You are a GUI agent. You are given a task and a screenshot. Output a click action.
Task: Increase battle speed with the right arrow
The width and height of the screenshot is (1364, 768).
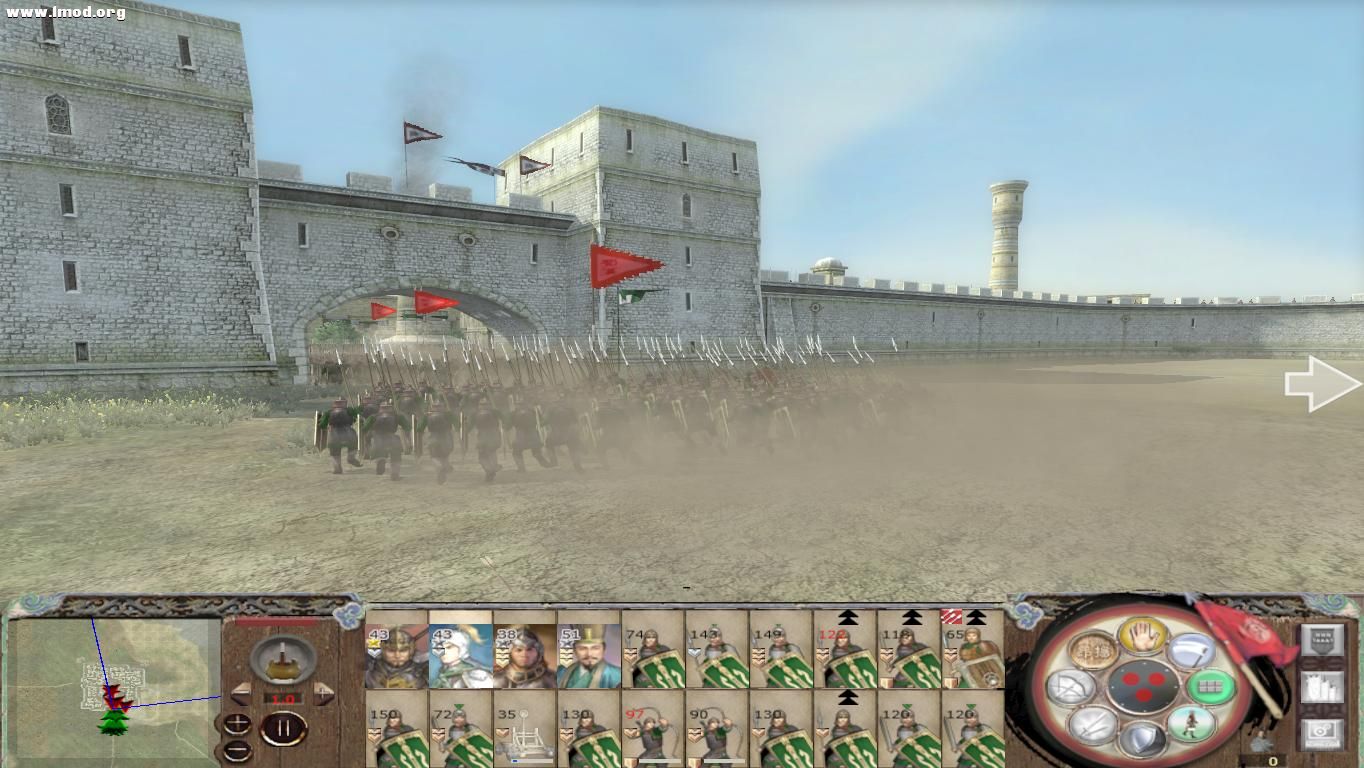coord(323,693)
